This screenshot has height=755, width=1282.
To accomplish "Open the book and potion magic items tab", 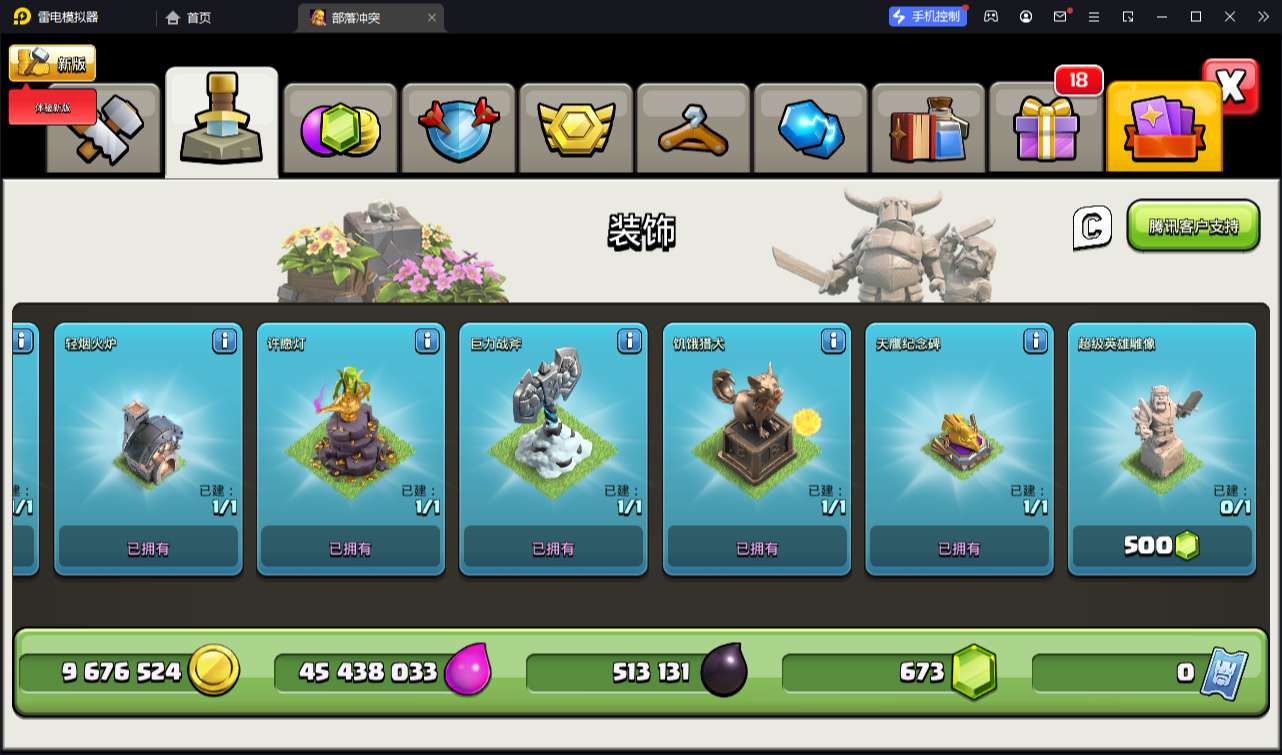I will point(929,129).
